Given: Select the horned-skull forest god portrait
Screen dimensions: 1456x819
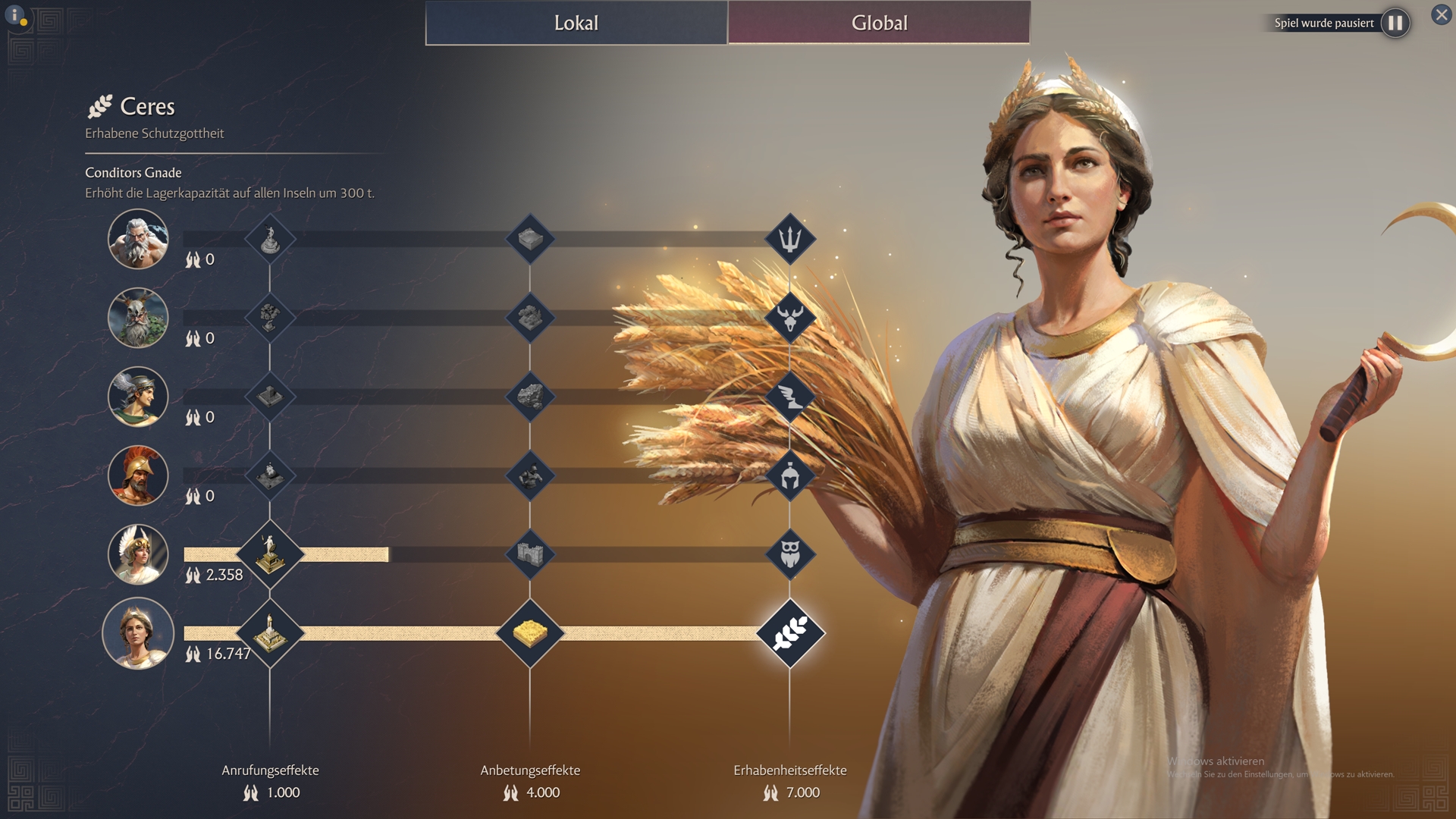Looking at the screenshot, I should point(138,318).
